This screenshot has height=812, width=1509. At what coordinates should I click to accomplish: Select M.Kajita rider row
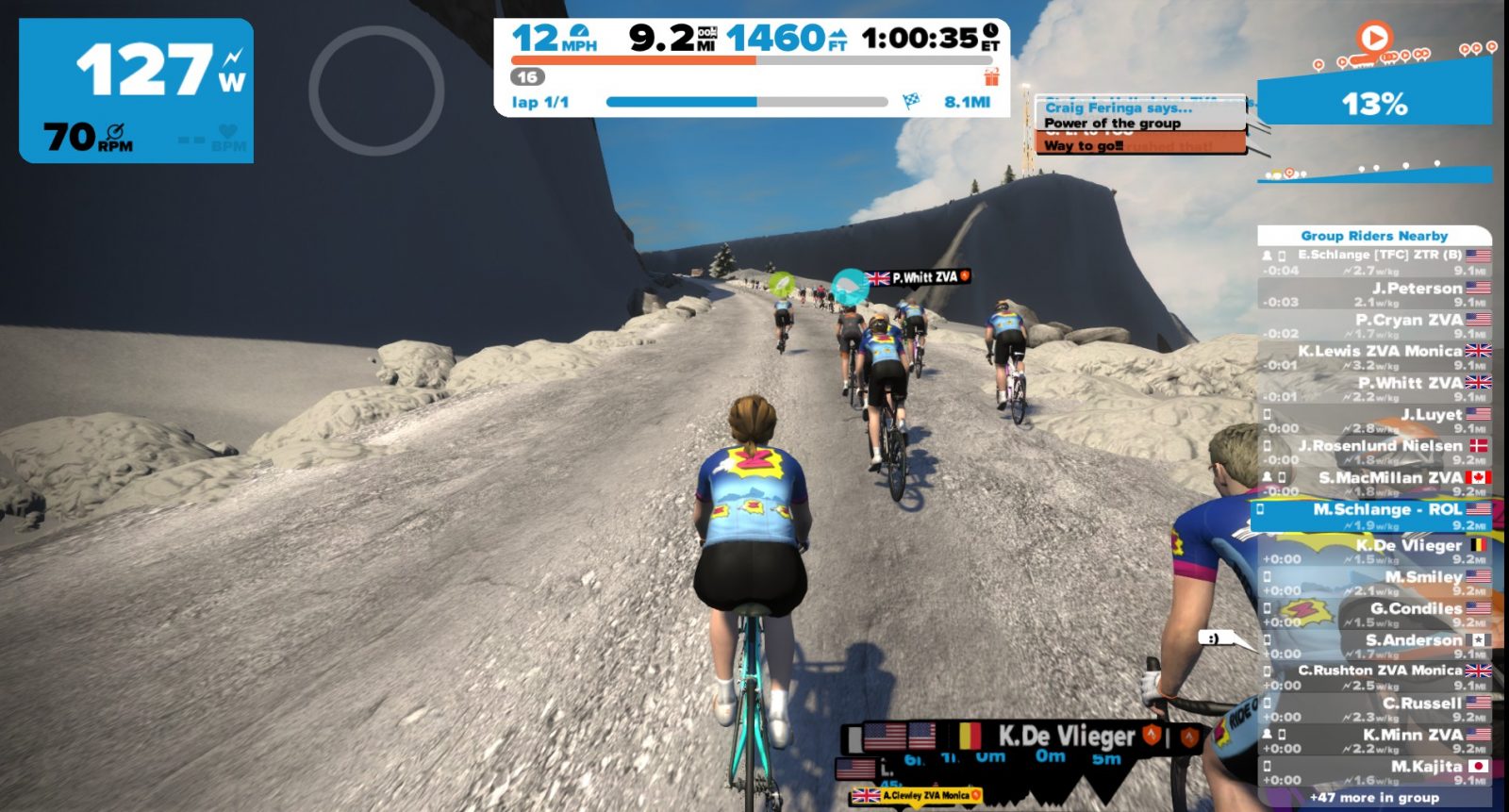tap(1375, 772)
